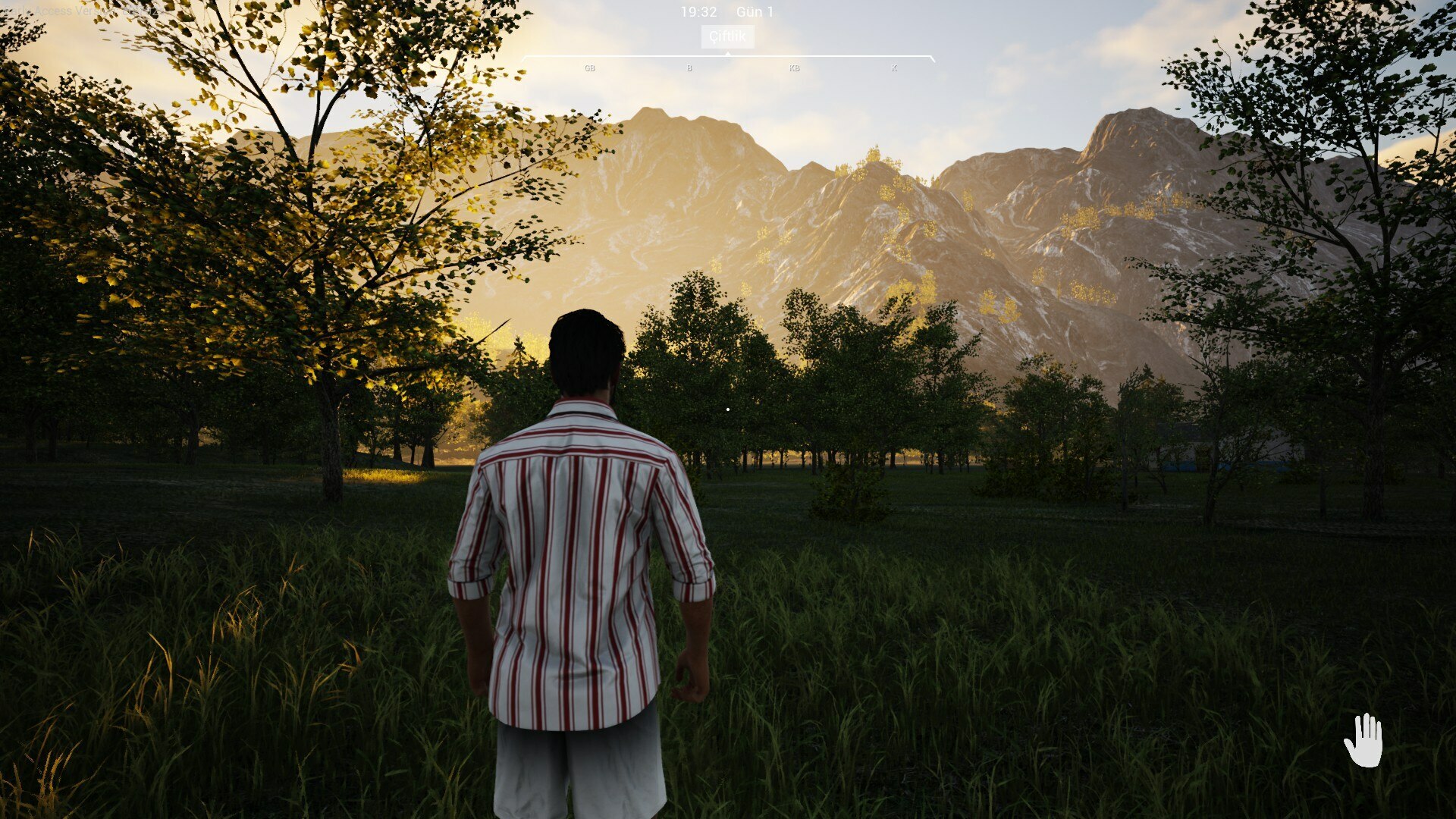Select the KB marker on the compass
This screenshot has height=819, width=1456.
(x=793, y=67)
